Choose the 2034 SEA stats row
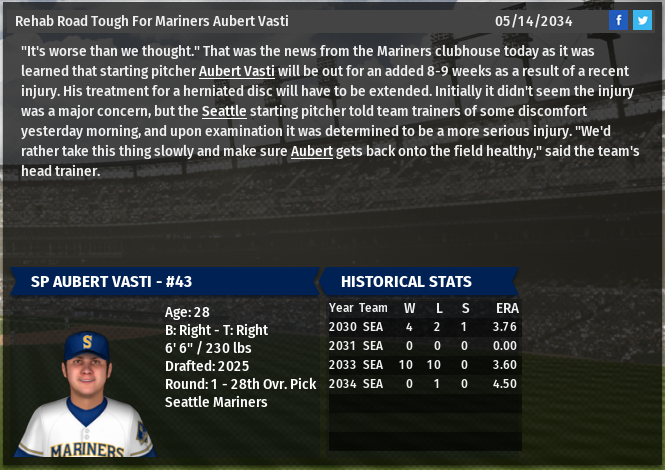Screen dimensions: 665x470 (x=424, y=384)
